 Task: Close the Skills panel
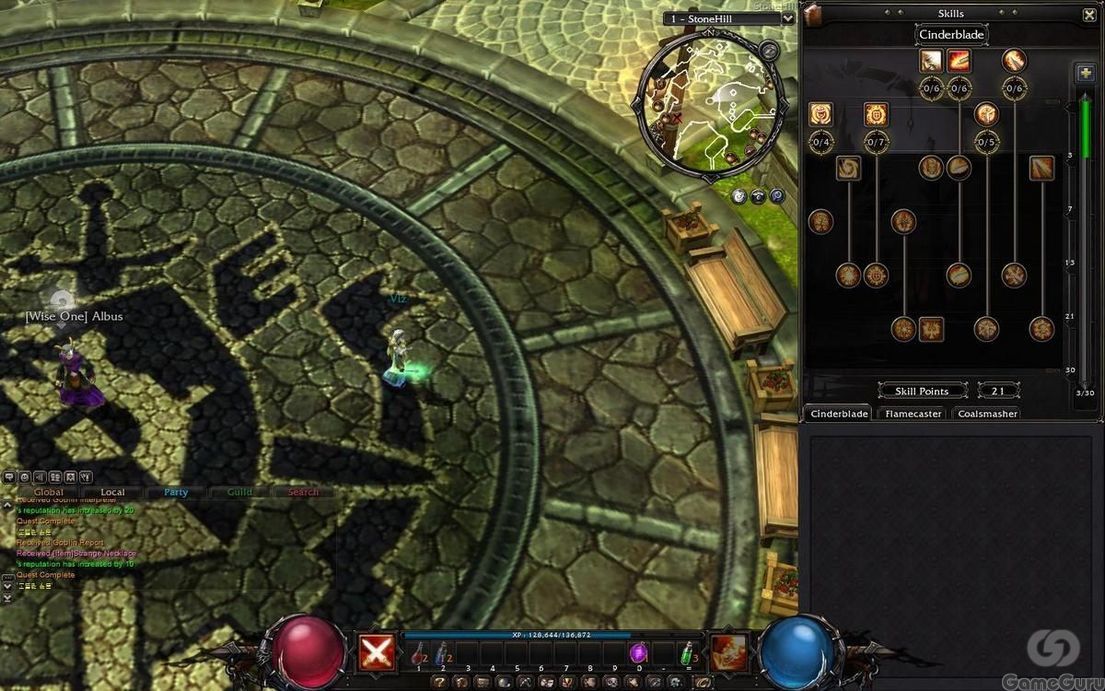click(1089, 15)
